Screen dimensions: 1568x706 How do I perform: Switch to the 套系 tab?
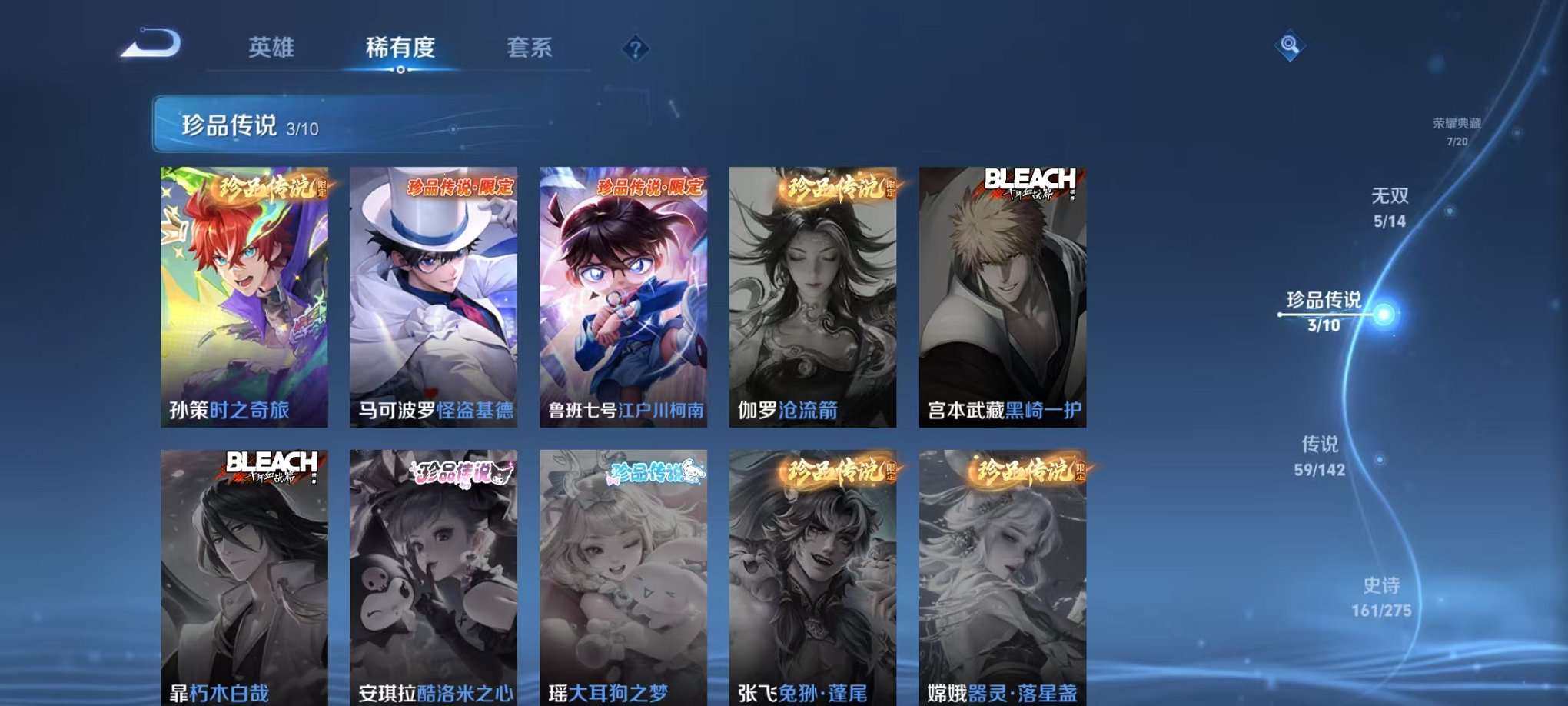point(536,48)
